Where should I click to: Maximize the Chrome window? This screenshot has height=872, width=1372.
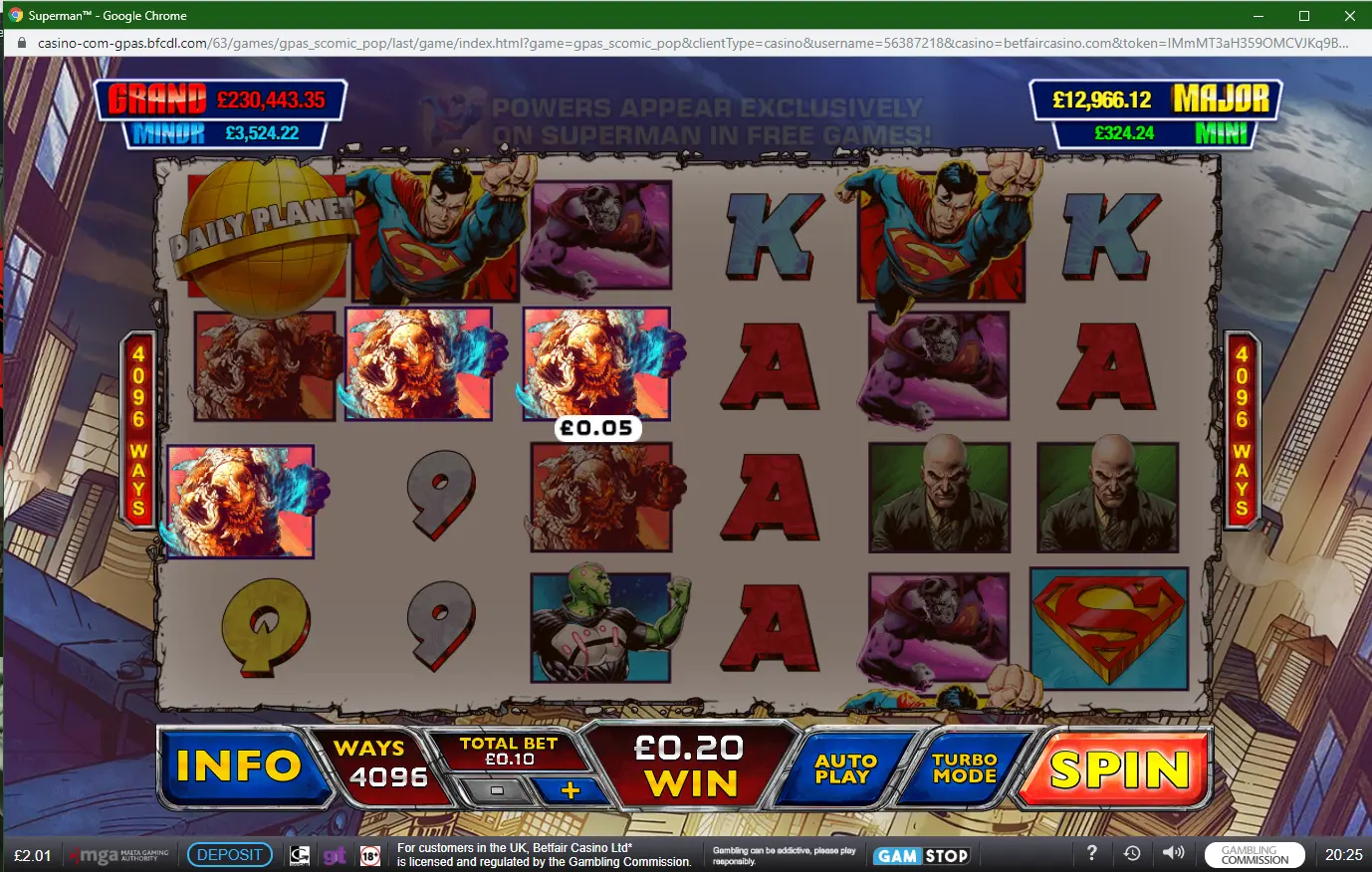1304,16
